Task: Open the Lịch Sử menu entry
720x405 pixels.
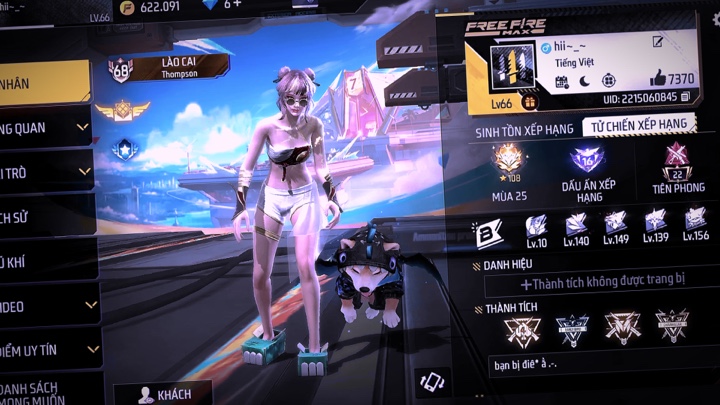Action: tap(45, 216)
